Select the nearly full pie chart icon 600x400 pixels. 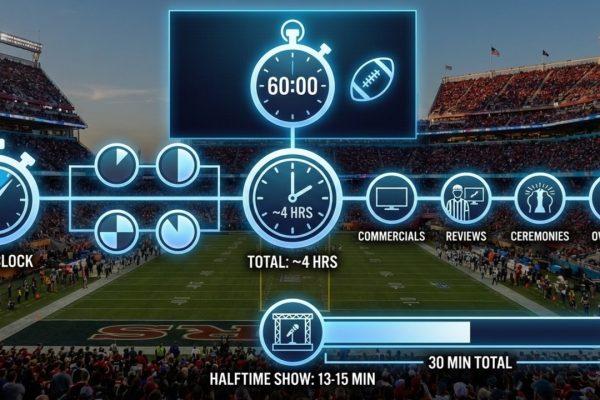click(178, 232)
